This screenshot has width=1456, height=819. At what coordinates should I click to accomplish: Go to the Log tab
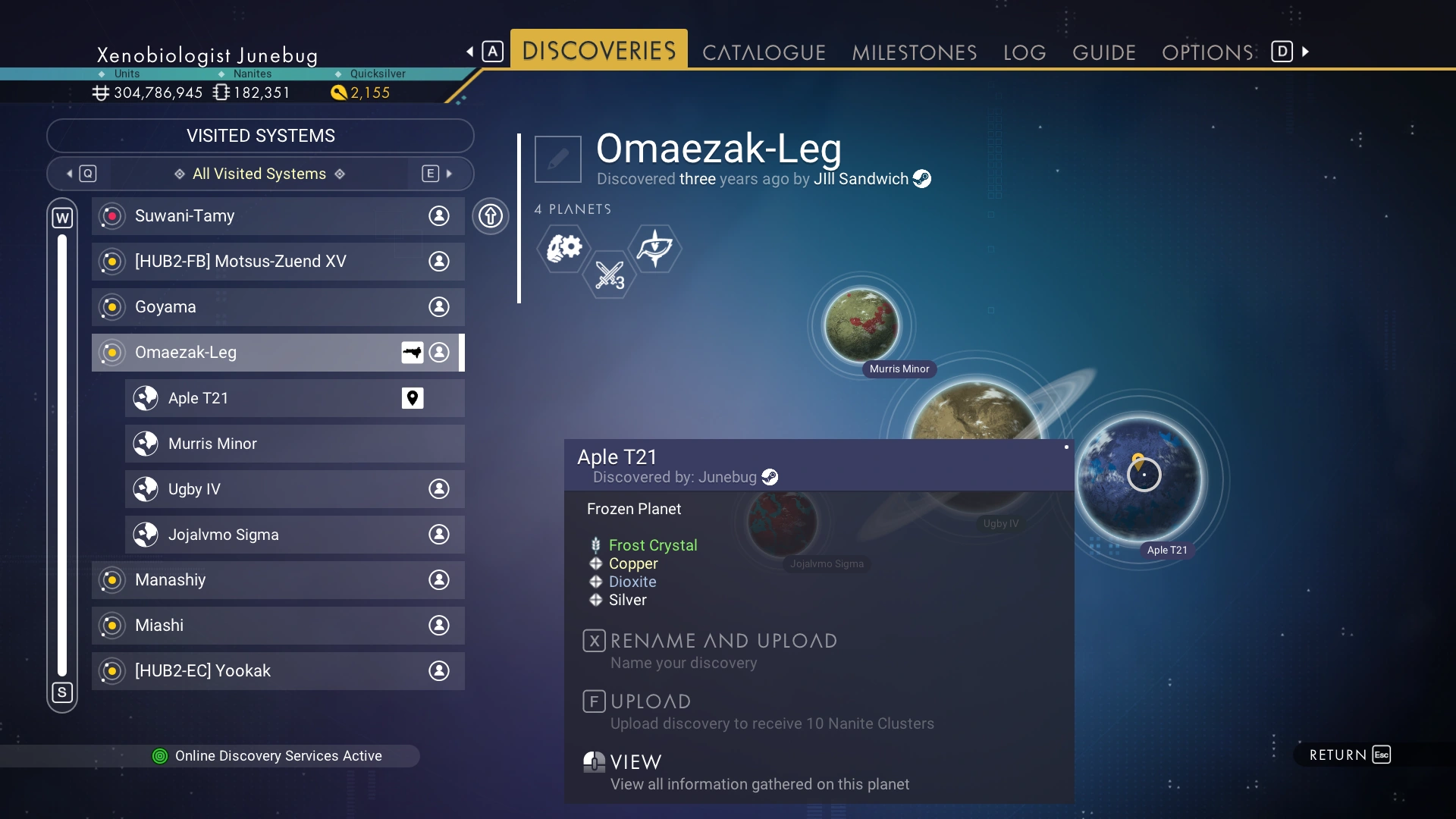pyautogui.click(x=1025, y=52)
